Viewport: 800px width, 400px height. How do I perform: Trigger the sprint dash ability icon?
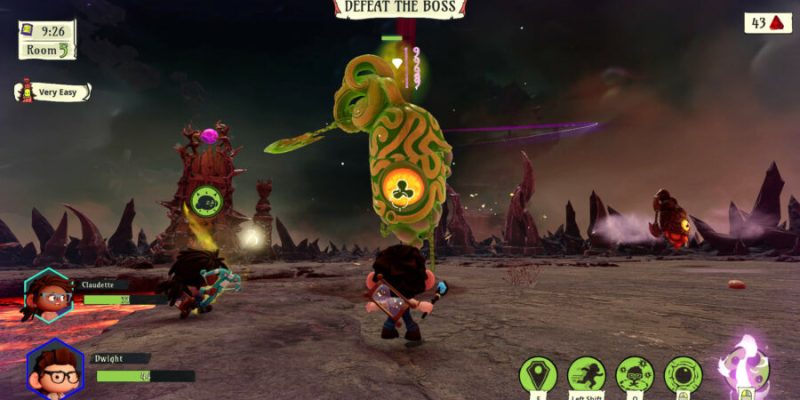tap(587, 375)
